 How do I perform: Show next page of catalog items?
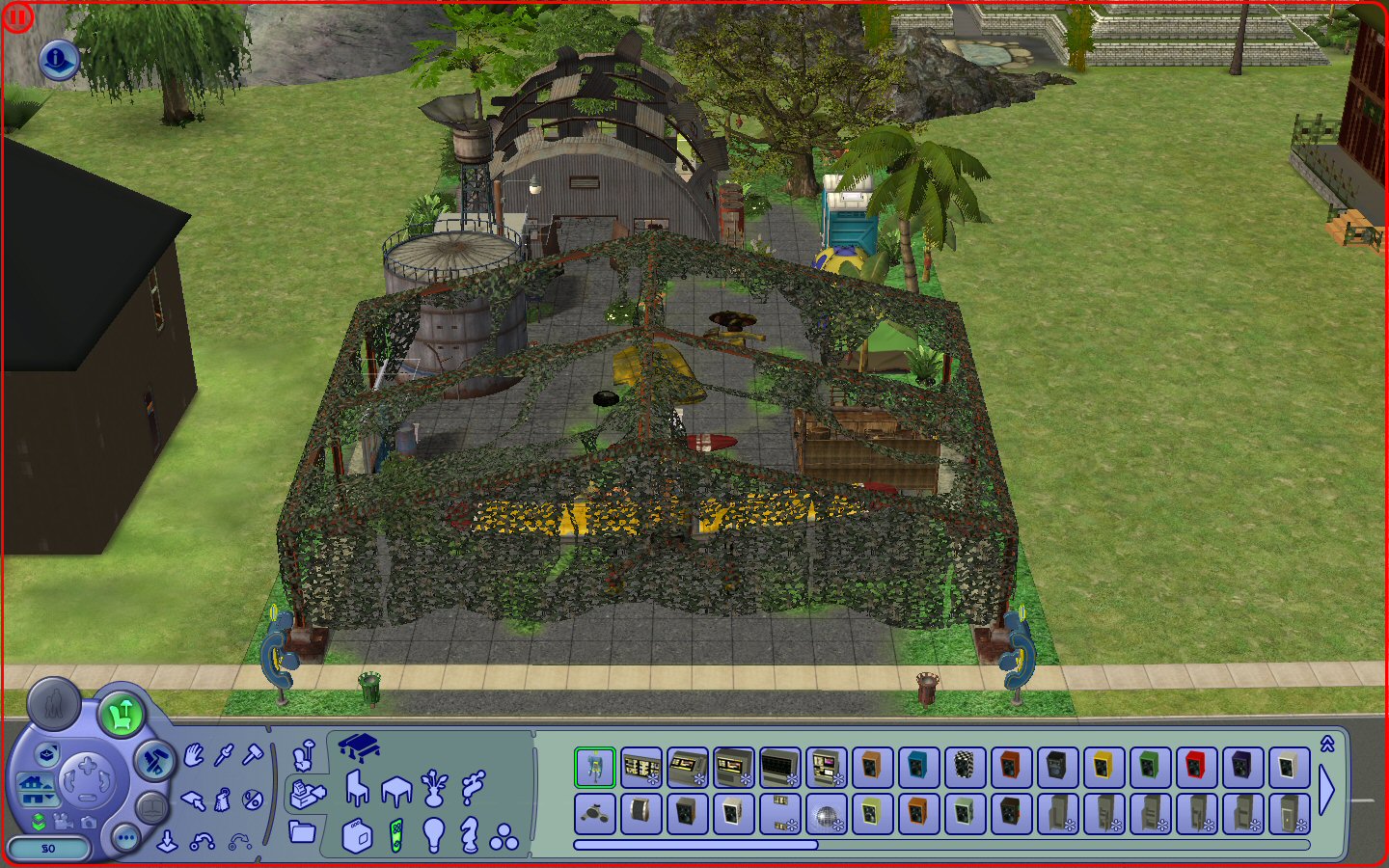[1327, 791]
